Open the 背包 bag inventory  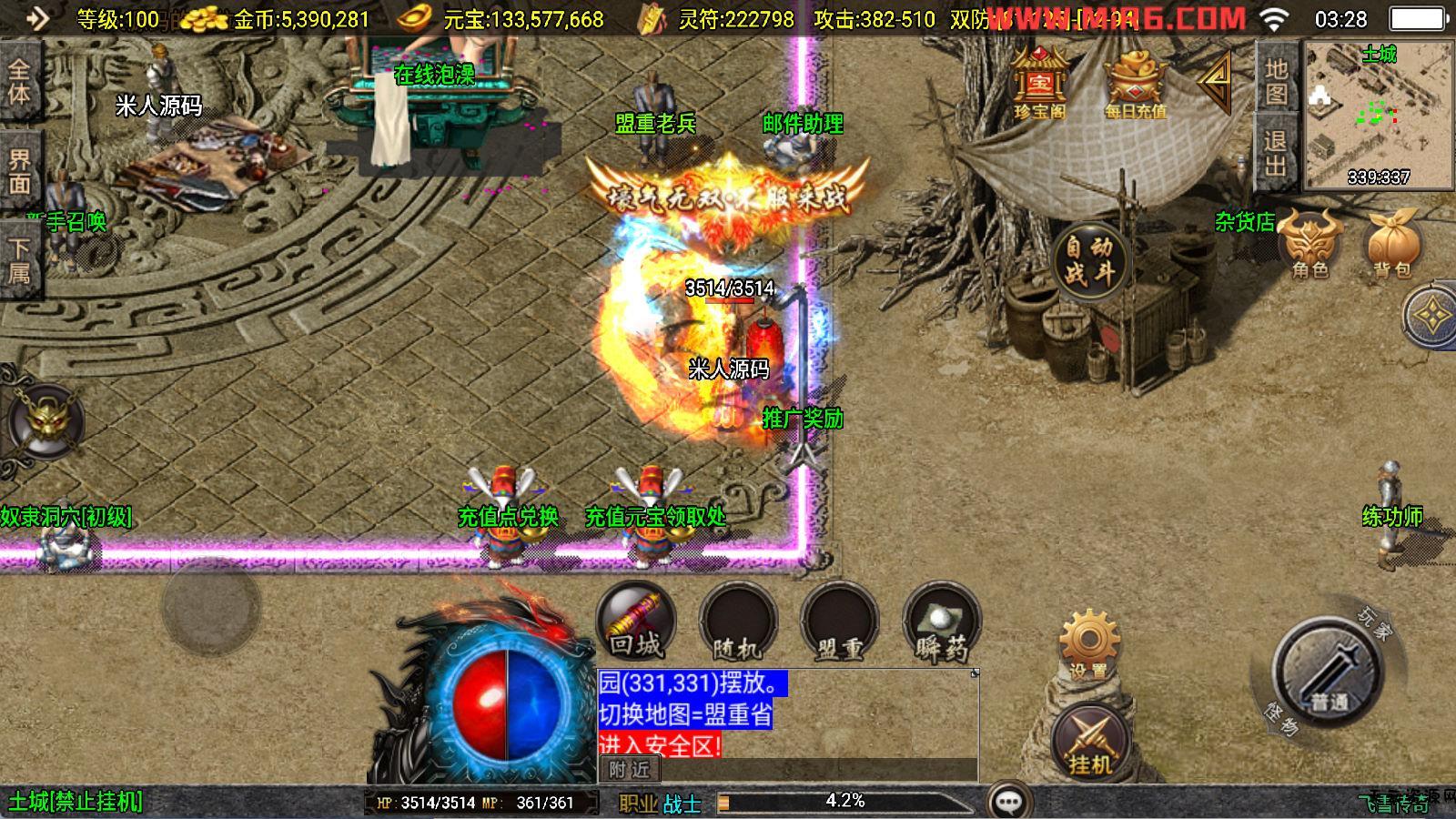[1391, 246]
